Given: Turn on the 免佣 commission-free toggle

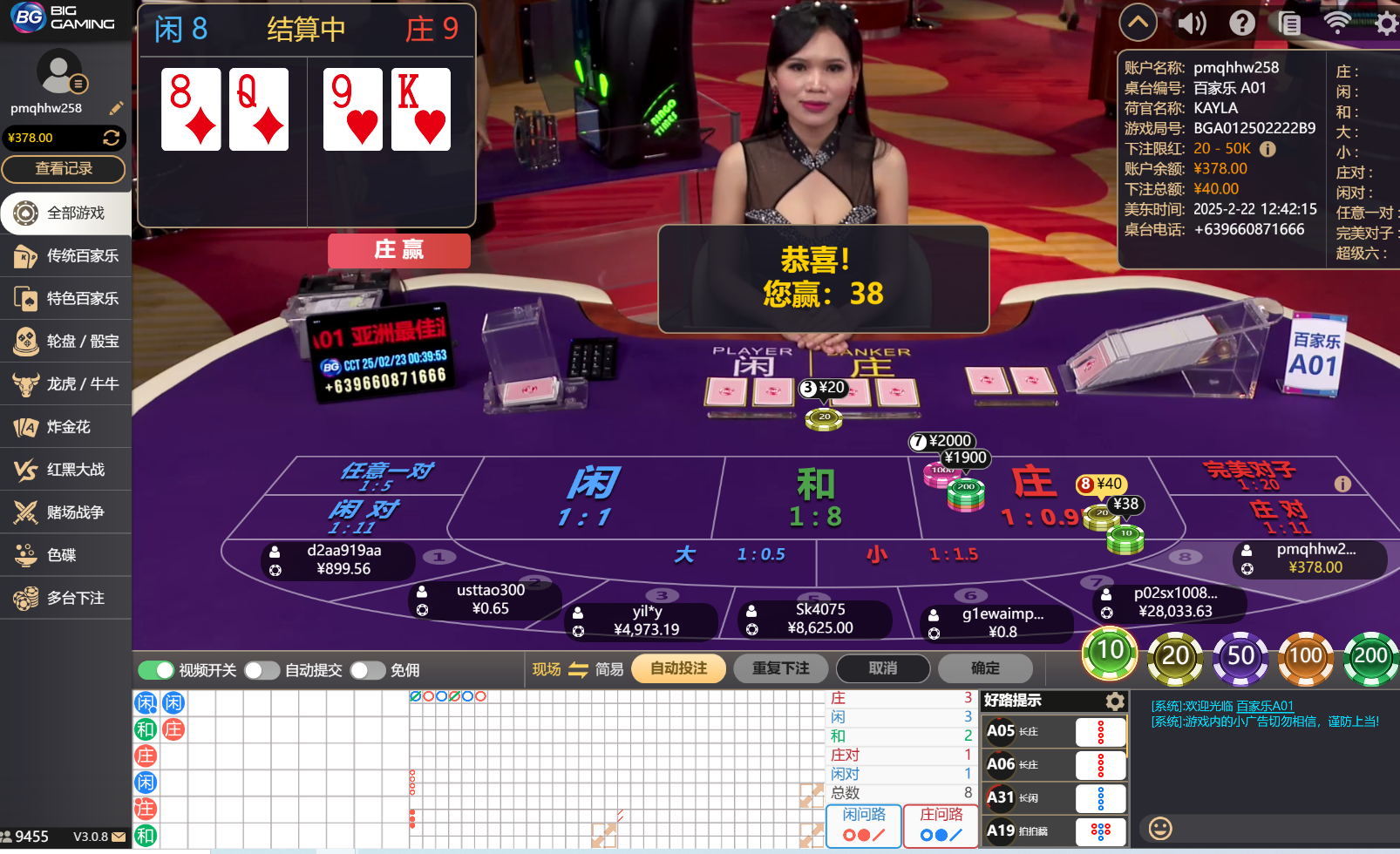Looking at the screenshot, I should tap(367, 670).
